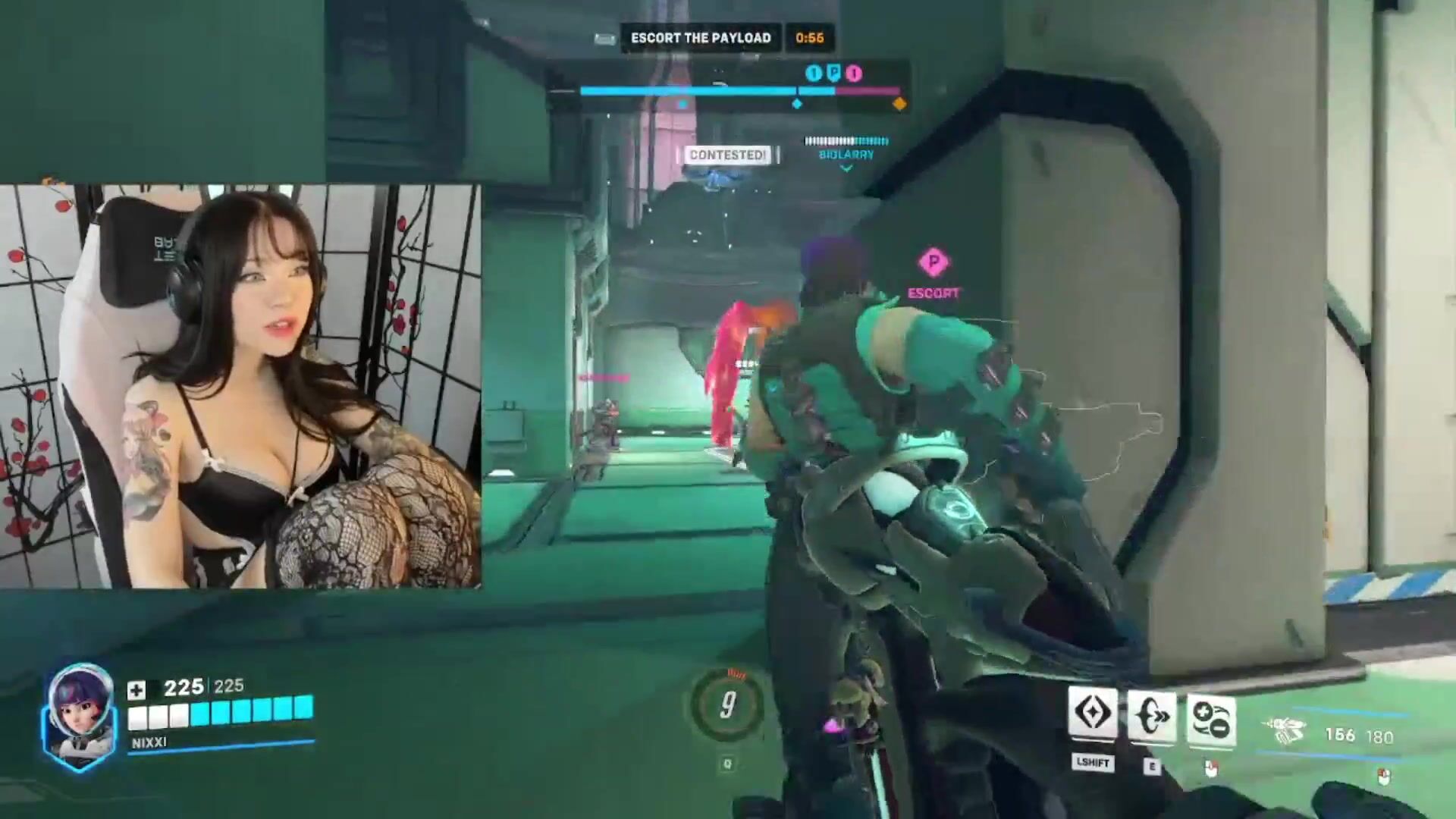This screenshot has height=819, width=1456.
Task: Select the ultimate charge meter
Action: 727,705
